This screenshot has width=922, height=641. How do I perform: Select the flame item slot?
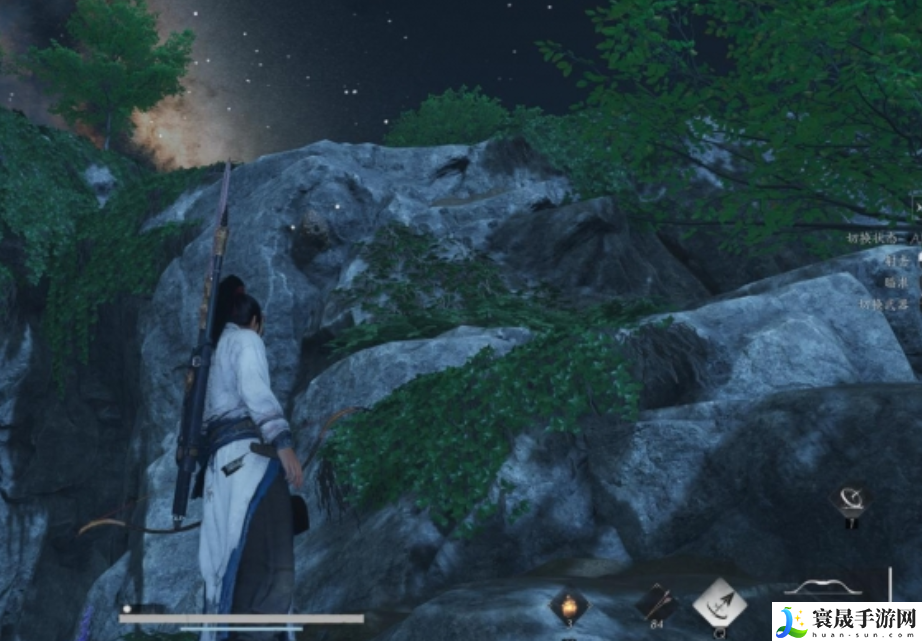(568, 606)
